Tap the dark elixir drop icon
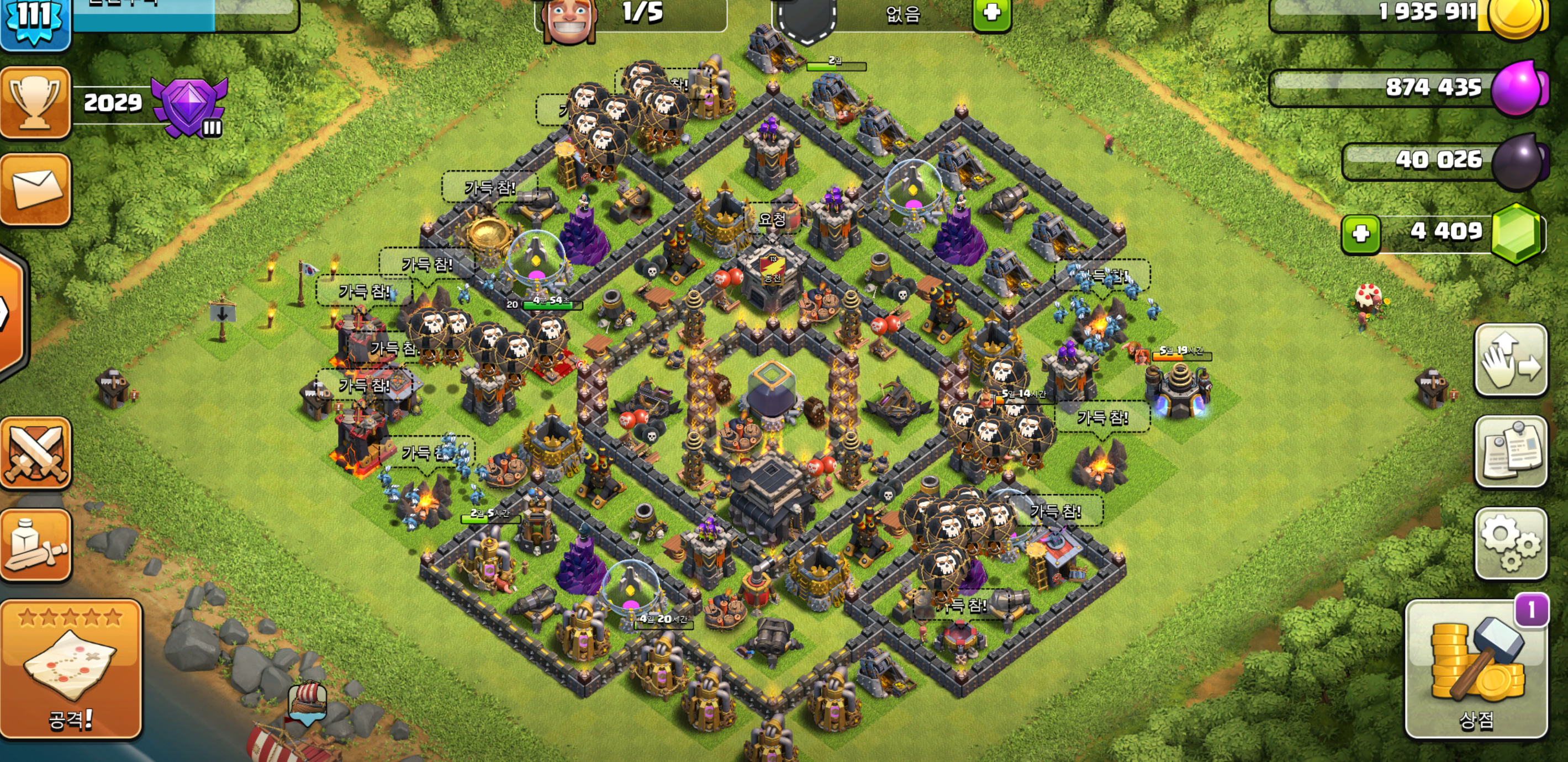Screen dimensions: 1568x762 (1519, 161)
